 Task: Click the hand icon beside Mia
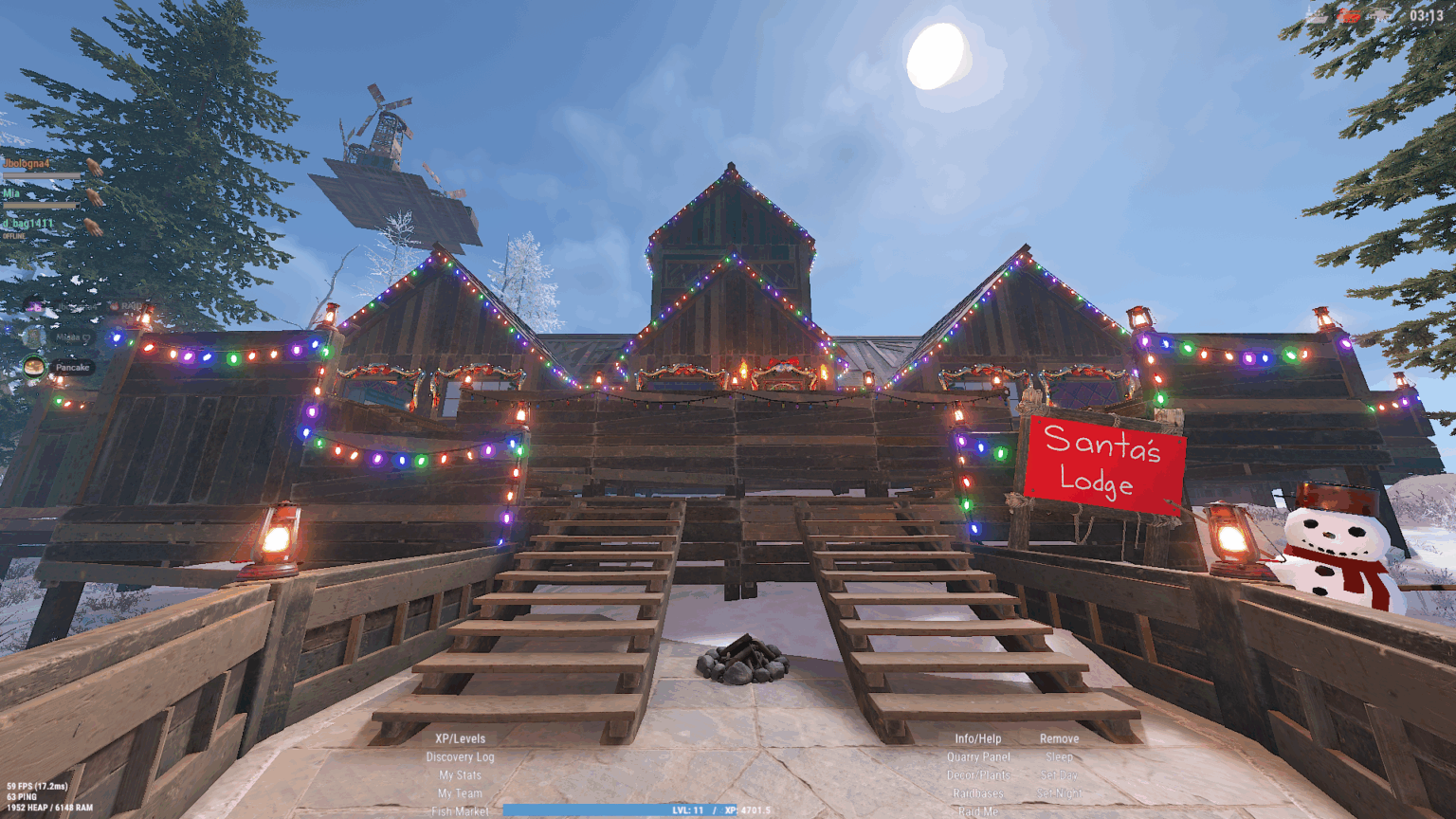(x=95, y=199)
